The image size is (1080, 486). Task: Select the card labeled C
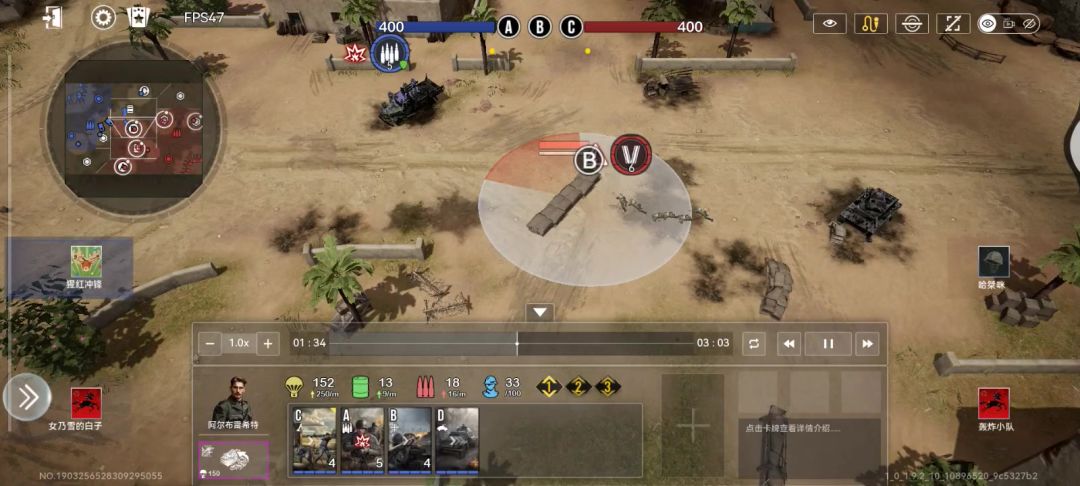[x=314, y=440]
